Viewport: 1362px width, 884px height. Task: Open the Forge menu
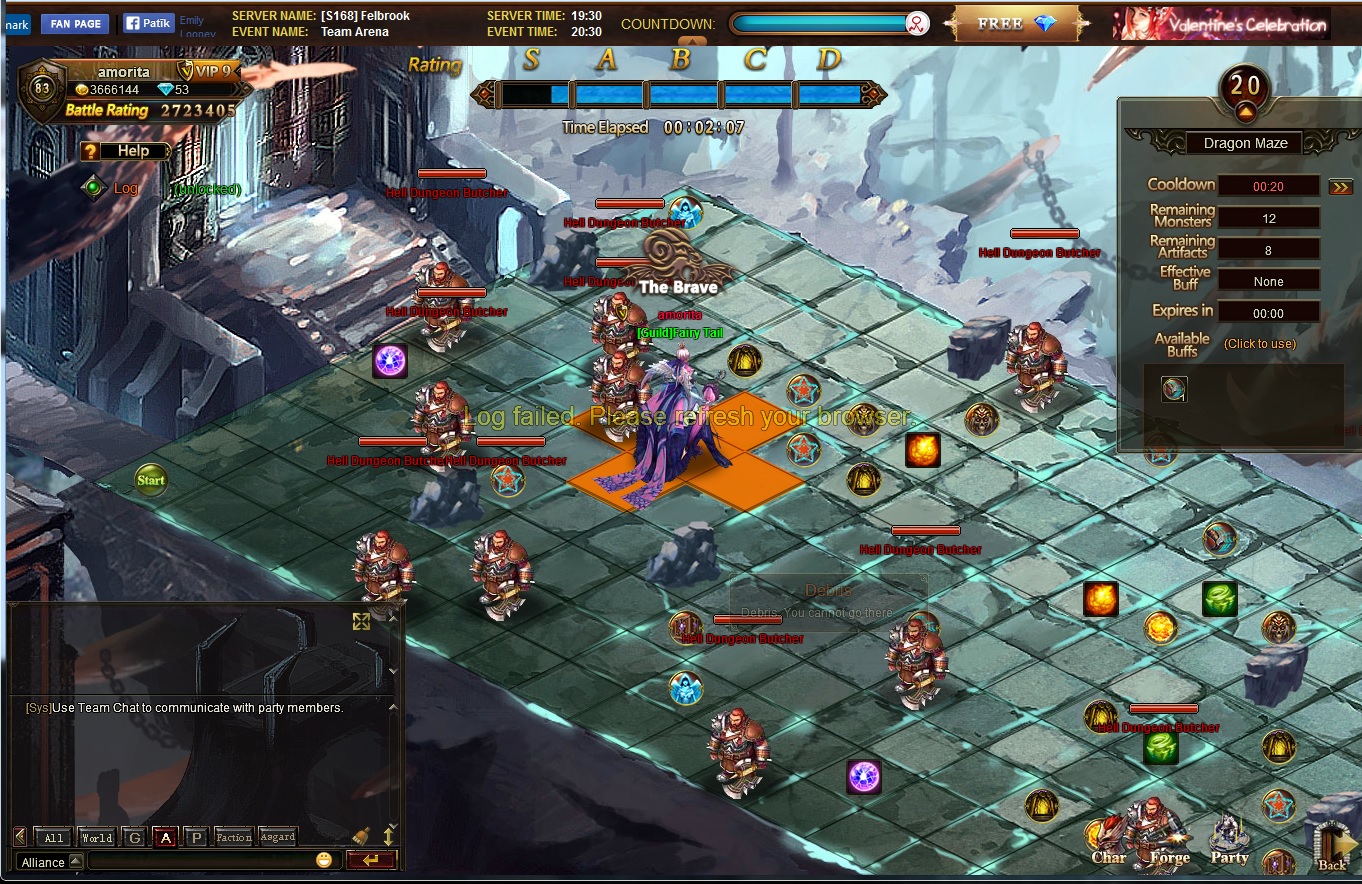pos(1166,836)
